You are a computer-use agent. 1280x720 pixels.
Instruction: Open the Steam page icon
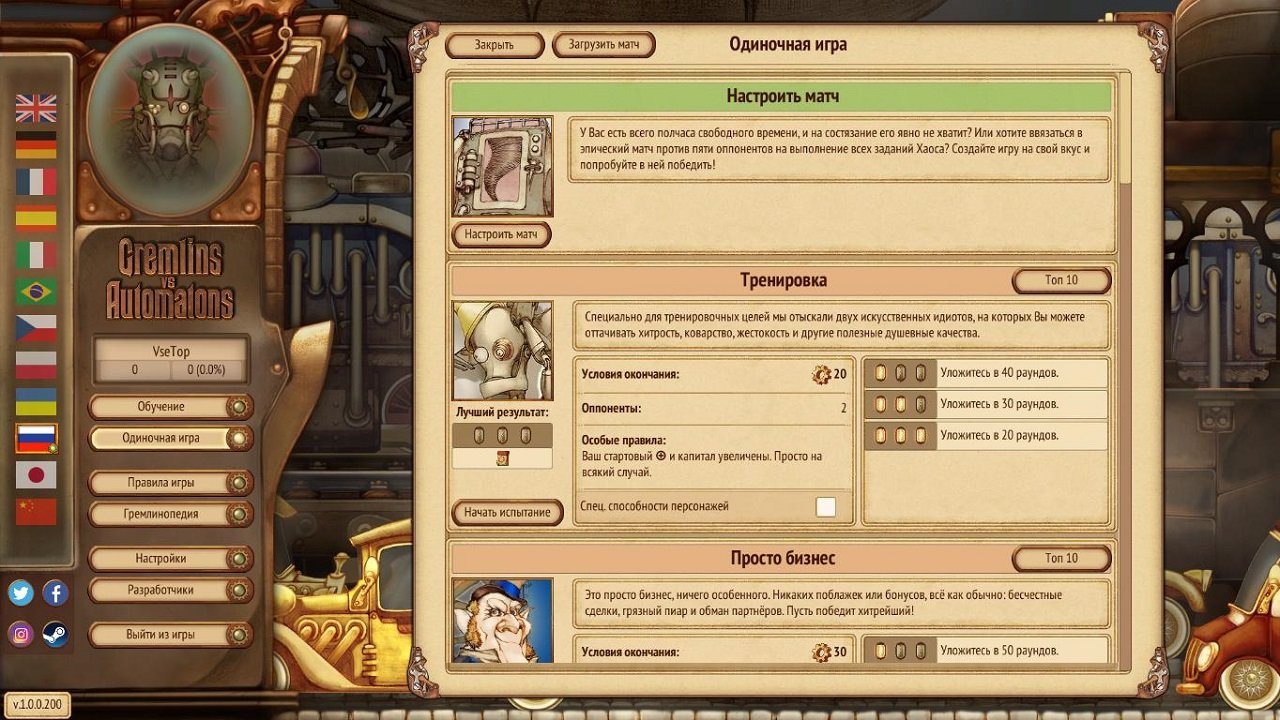55,633
